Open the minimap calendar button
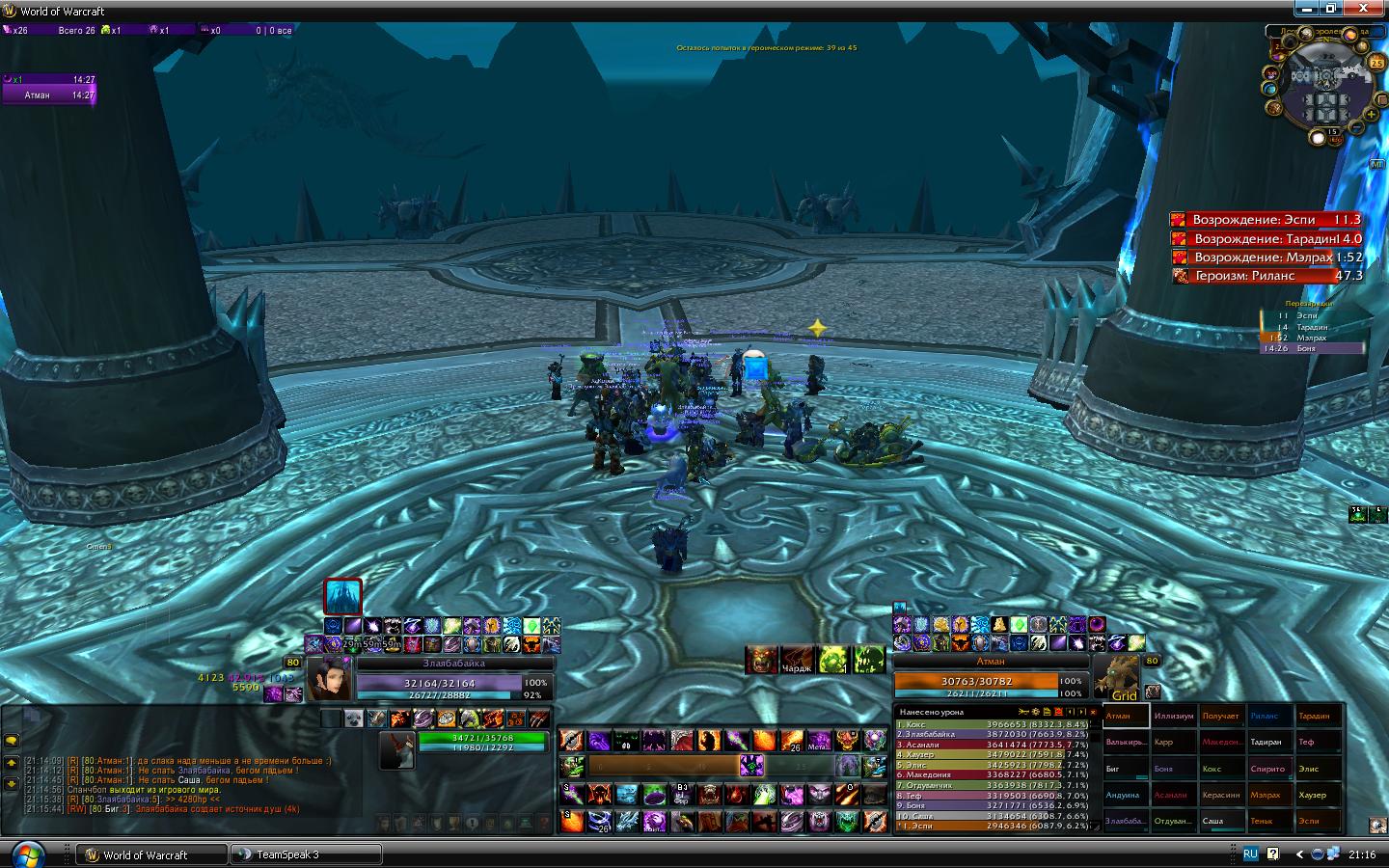This screenshot has height=868, width=1389. [x=1376, y=63]
